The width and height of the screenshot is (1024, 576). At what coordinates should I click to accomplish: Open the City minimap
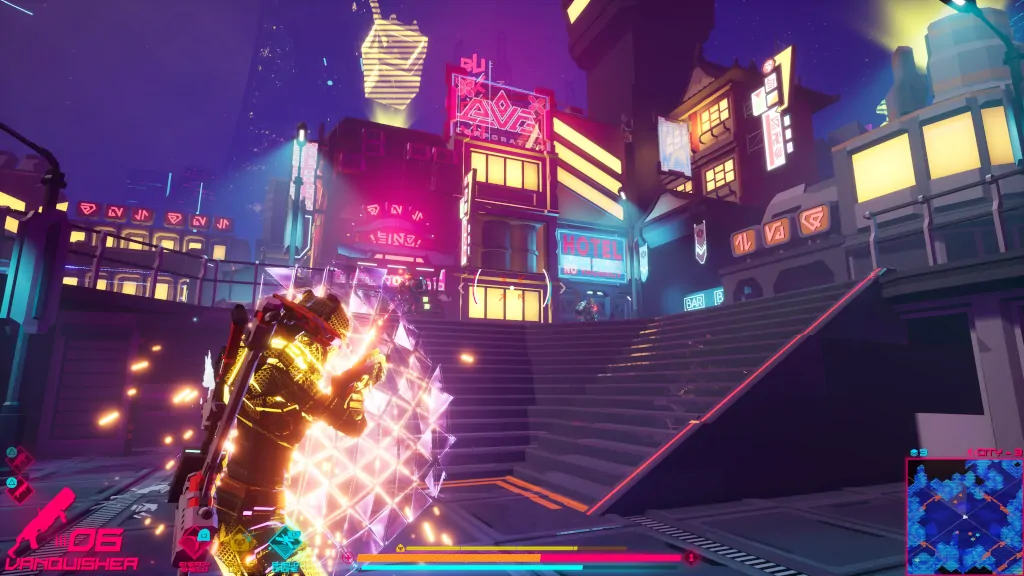coord(964,517)
